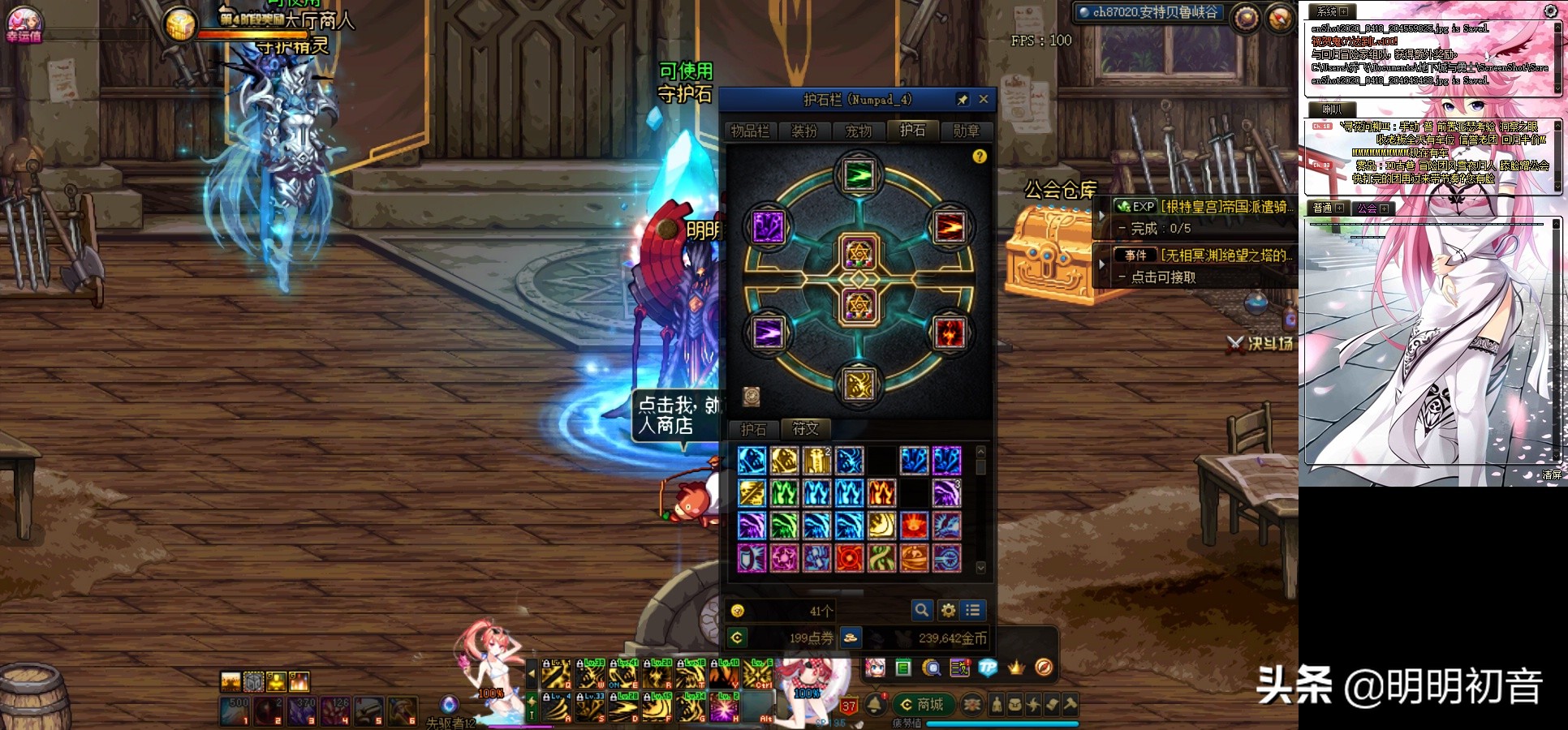Click the notification bell icon near 商城
Image resolution: width=1568 pixels, height=730 pixels.
[x=875, y=704]
